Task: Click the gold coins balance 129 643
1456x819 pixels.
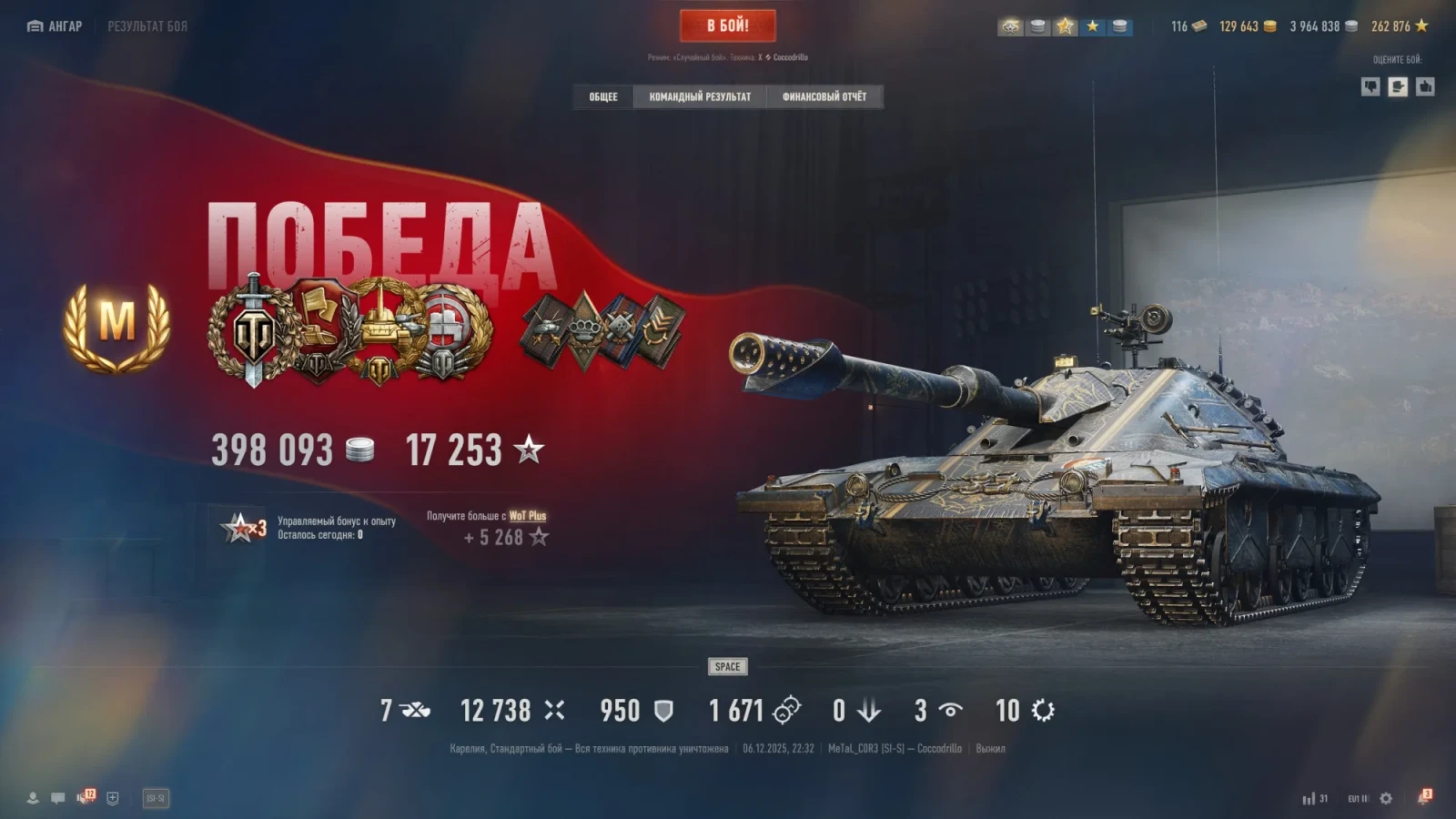Action: tap(1247, 26)
